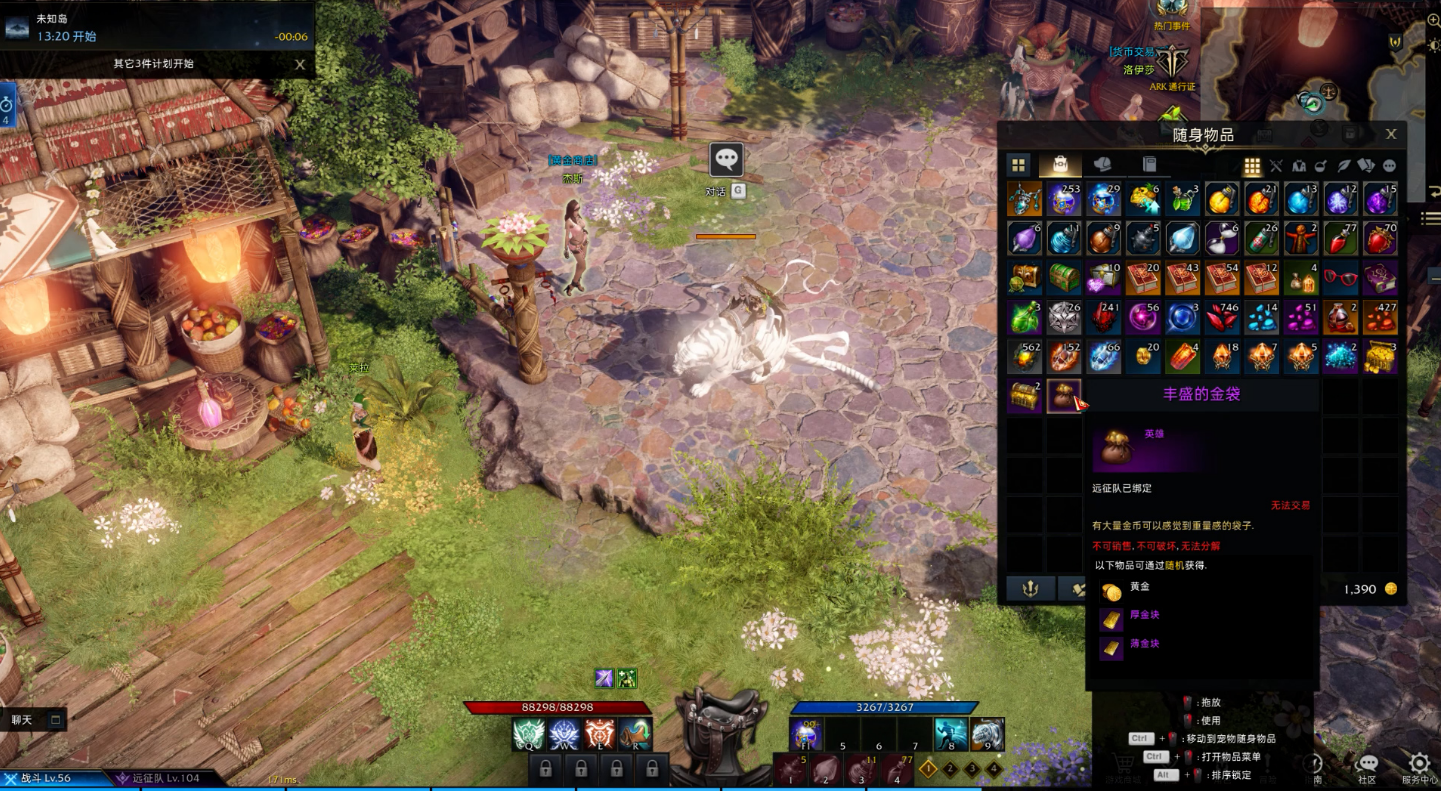This screenshot has width=1441, height=791.
Task: Dismiss the 其它3件计划开始 event notice
Action: pyautogui.click(x=300, y=64)
